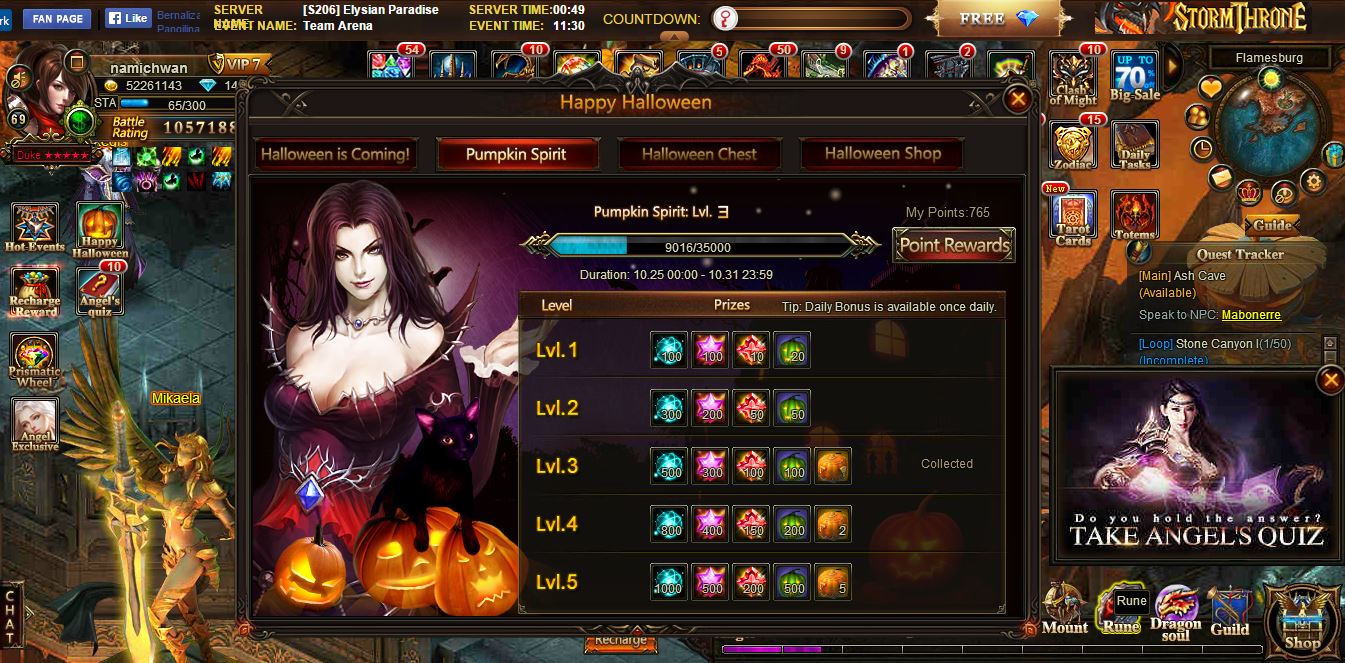Select the Halloween Shop tab
The image size is (1345, 663).
pyautogui.click(x=882, y=154)
